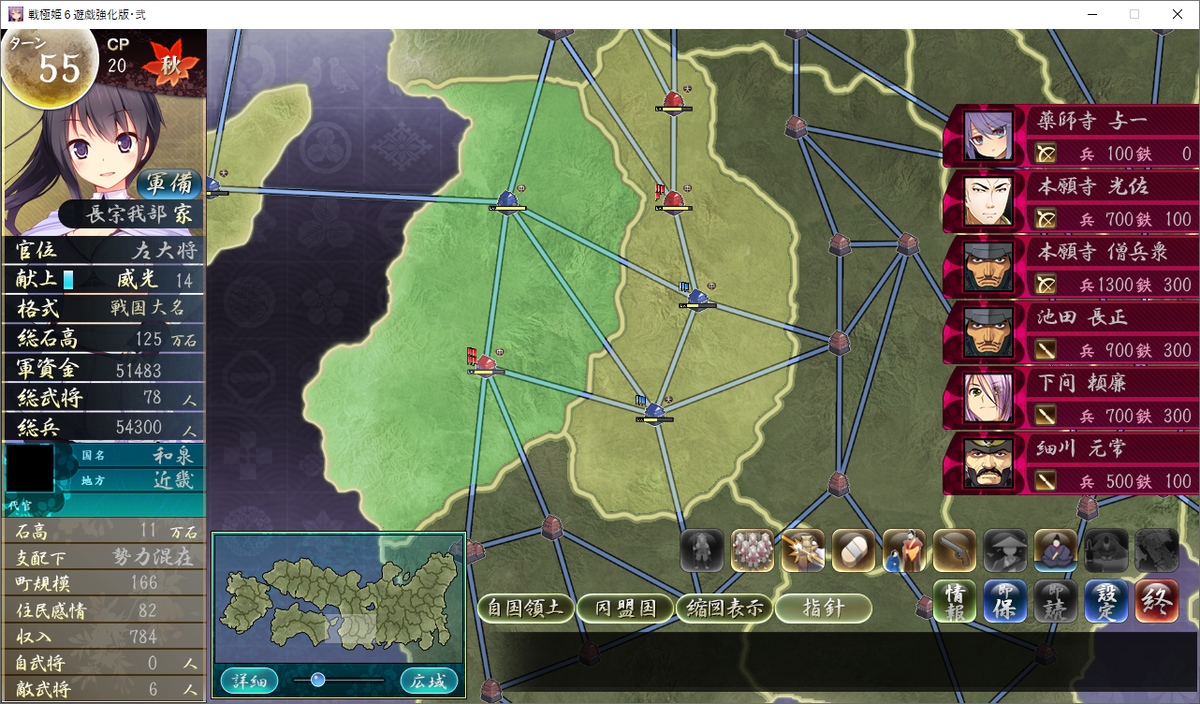This screenshot has width=1200, height=704.
Task: Select the soldier group recruit icon
Action: tap(753, 550)
